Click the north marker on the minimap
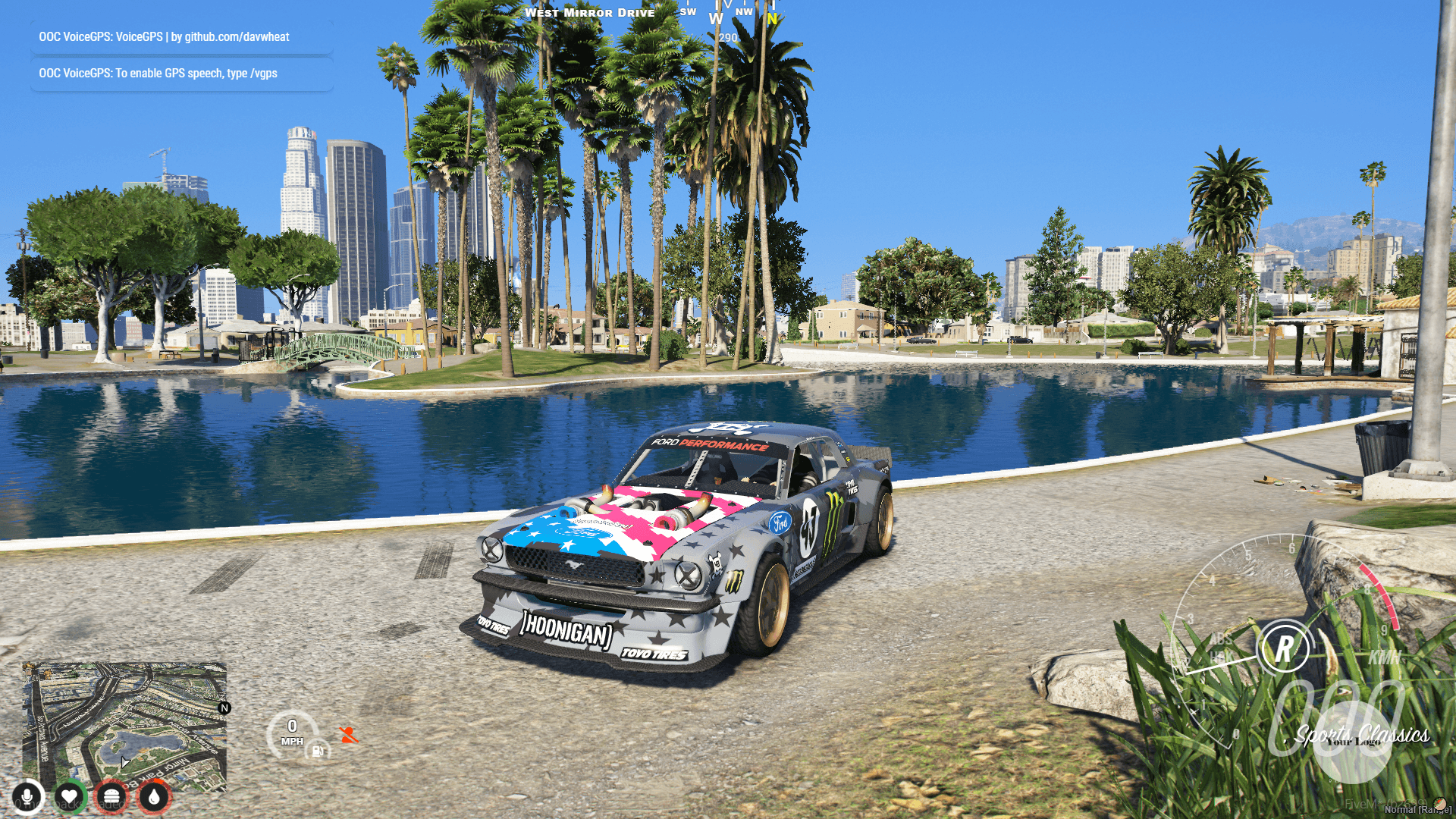This screenshot has width=1456, height=819. [x=224, y=707]
